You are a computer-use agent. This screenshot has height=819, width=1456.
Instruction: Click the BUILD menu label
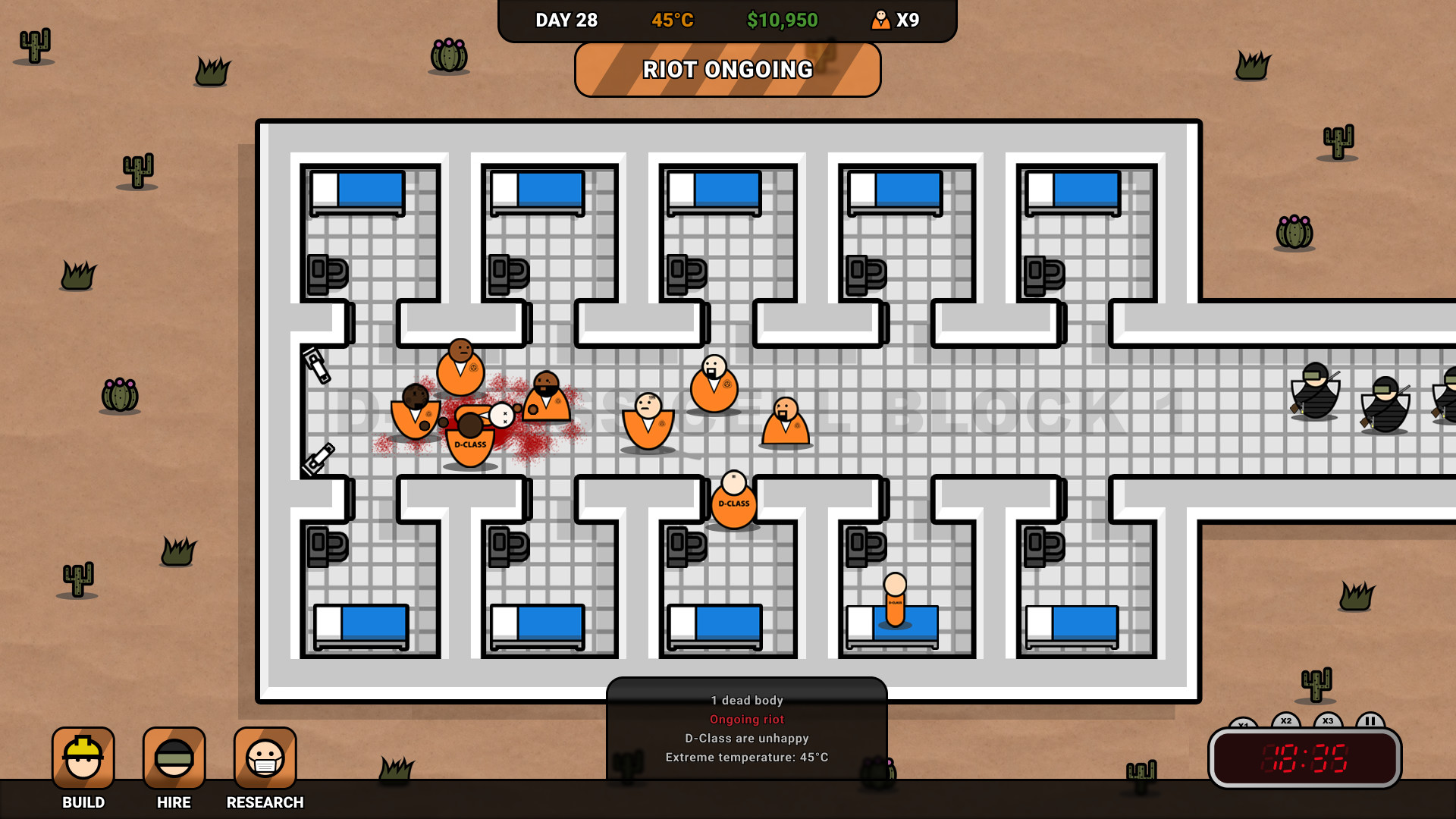(x=83, y=802)
